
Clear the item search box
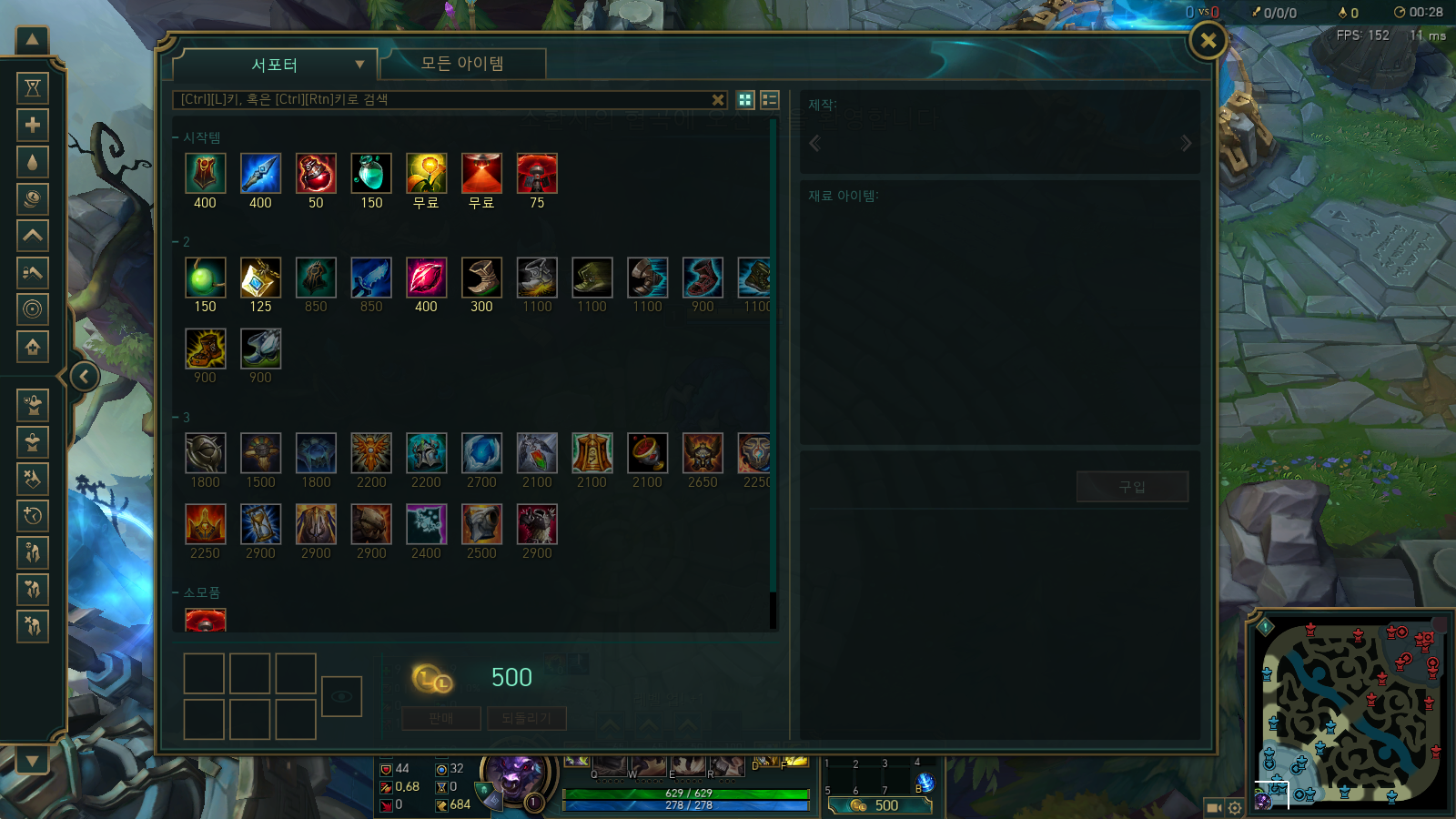[718, 100]
